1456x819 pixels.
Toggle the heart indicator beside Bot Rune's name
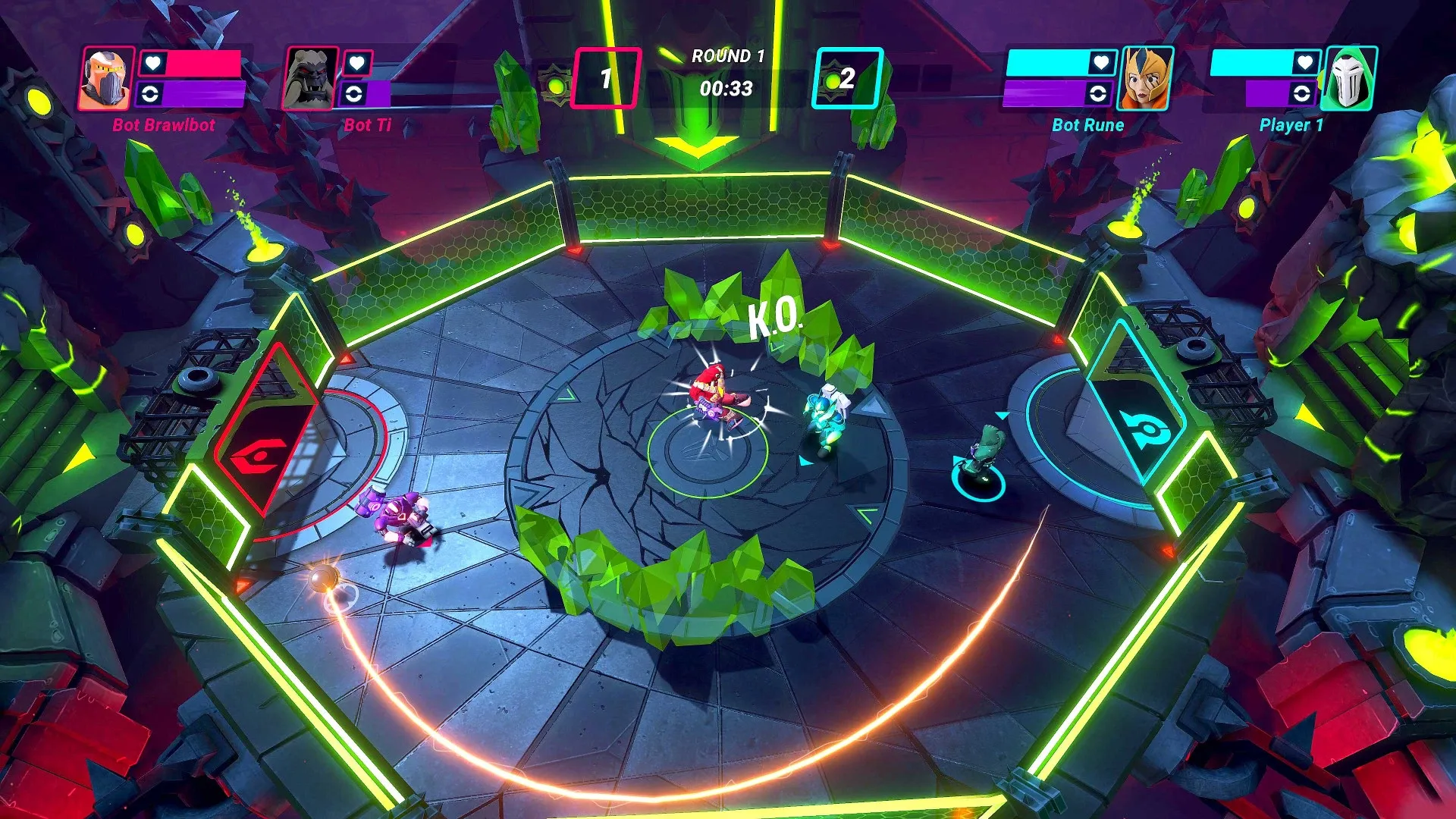(x=1102, y=64)
